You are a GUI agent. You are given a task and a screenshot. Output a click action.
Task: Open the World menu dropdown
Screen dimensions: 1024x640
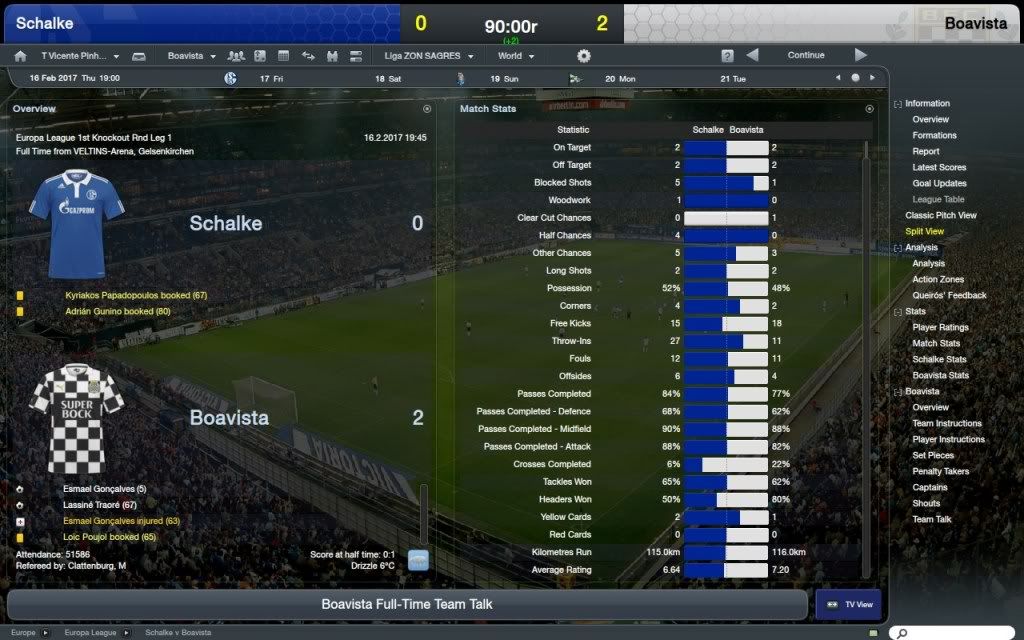pyautogui.click(x=516, y=56)
